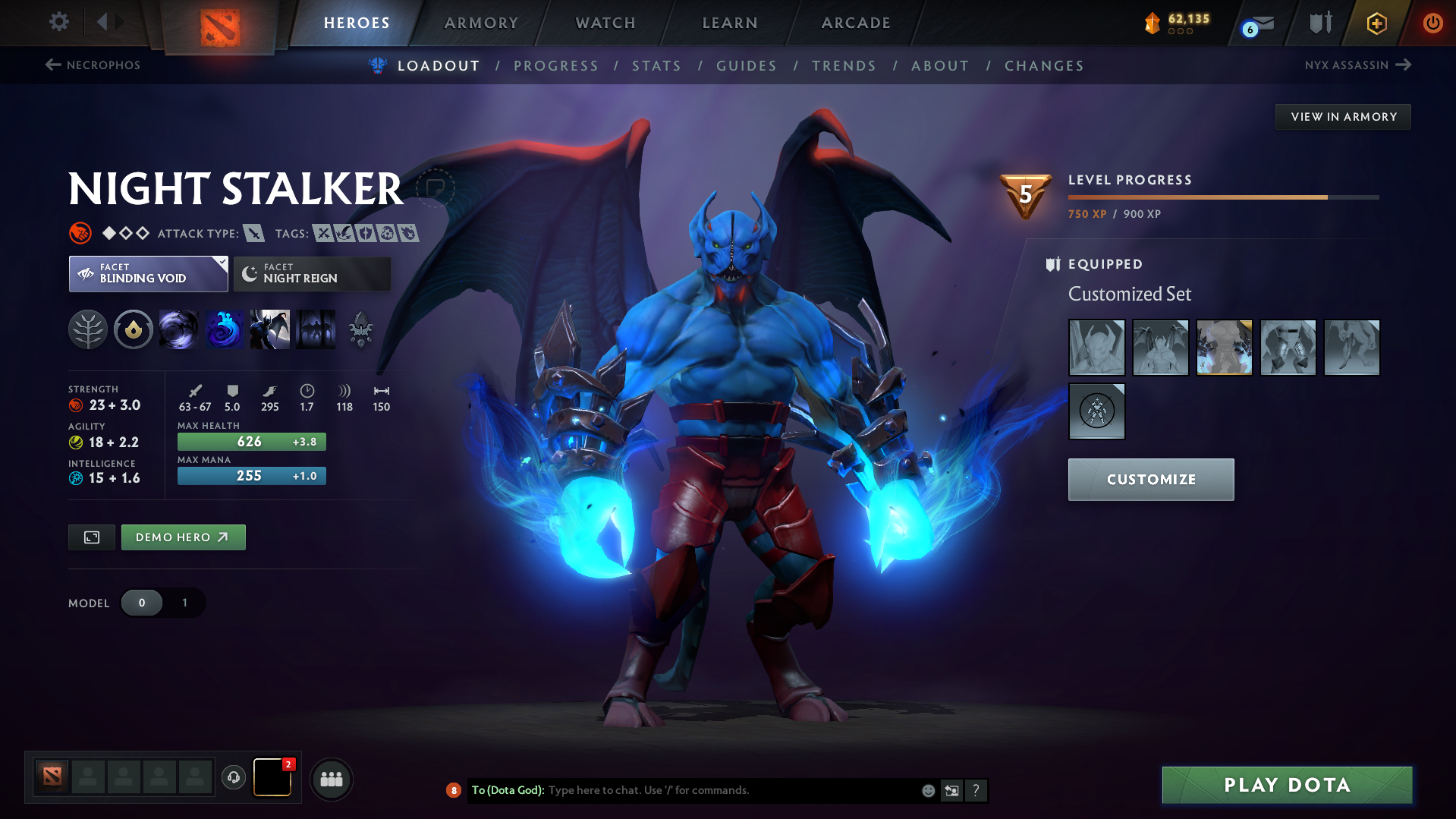Switch model toggle to 1
Screen dimensions: 1456x819
[x=184, y=603]
